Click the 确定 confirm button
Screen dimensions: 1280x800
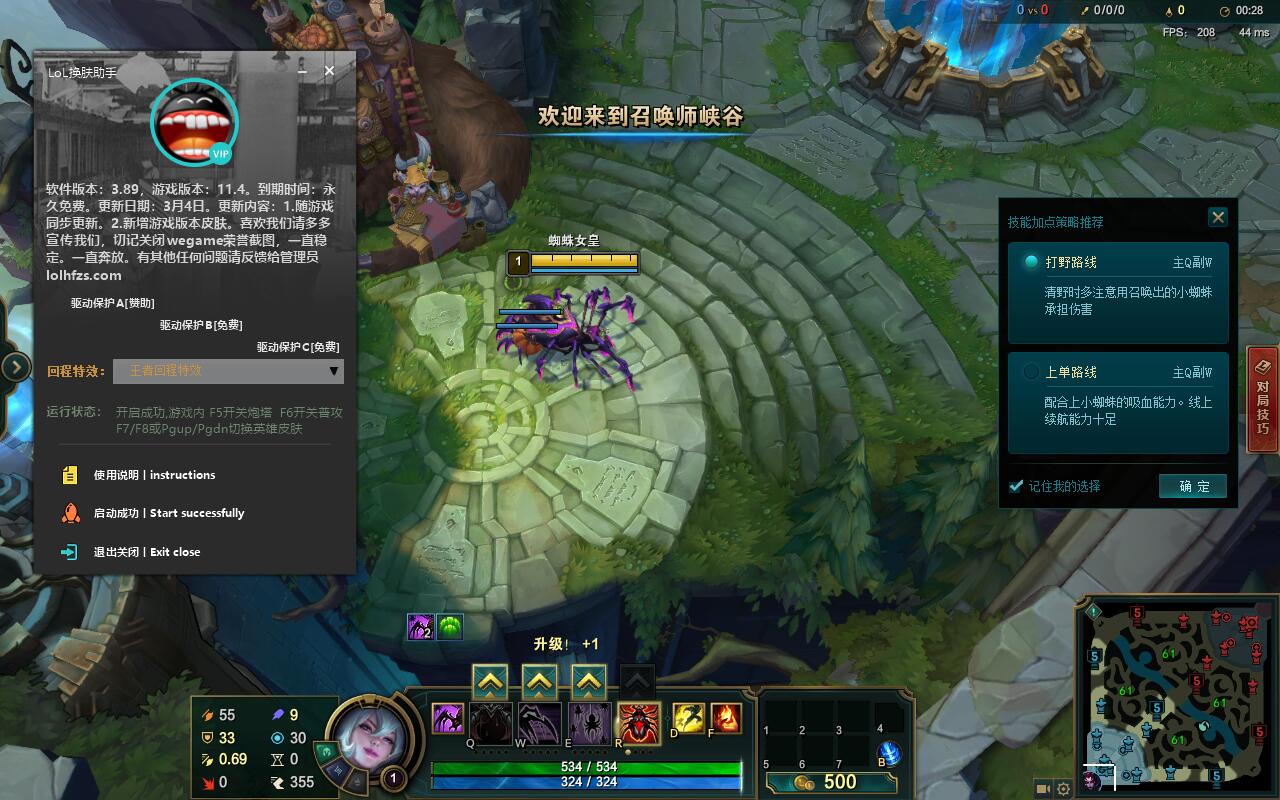pos(1192,486)
